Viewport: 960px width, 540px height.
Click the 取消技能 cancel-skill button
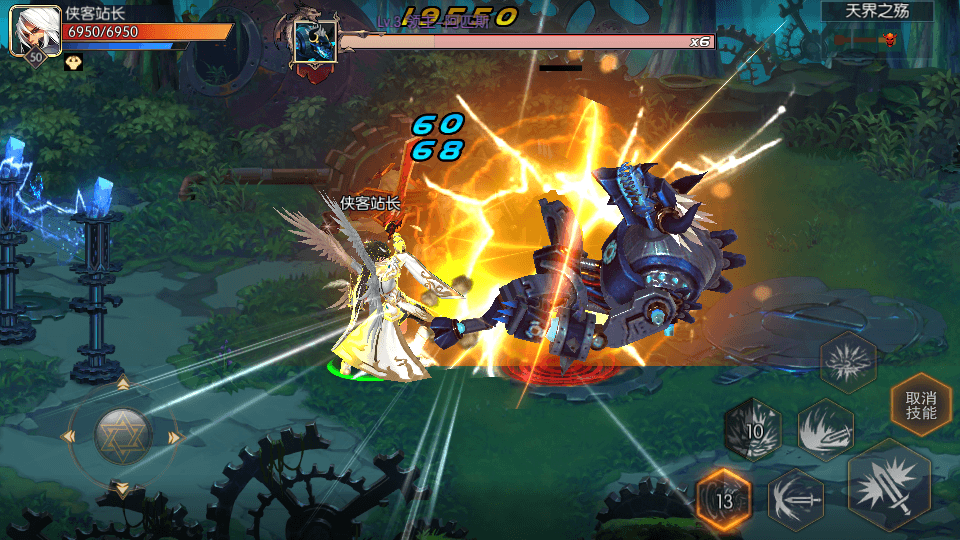pos(921,404)
